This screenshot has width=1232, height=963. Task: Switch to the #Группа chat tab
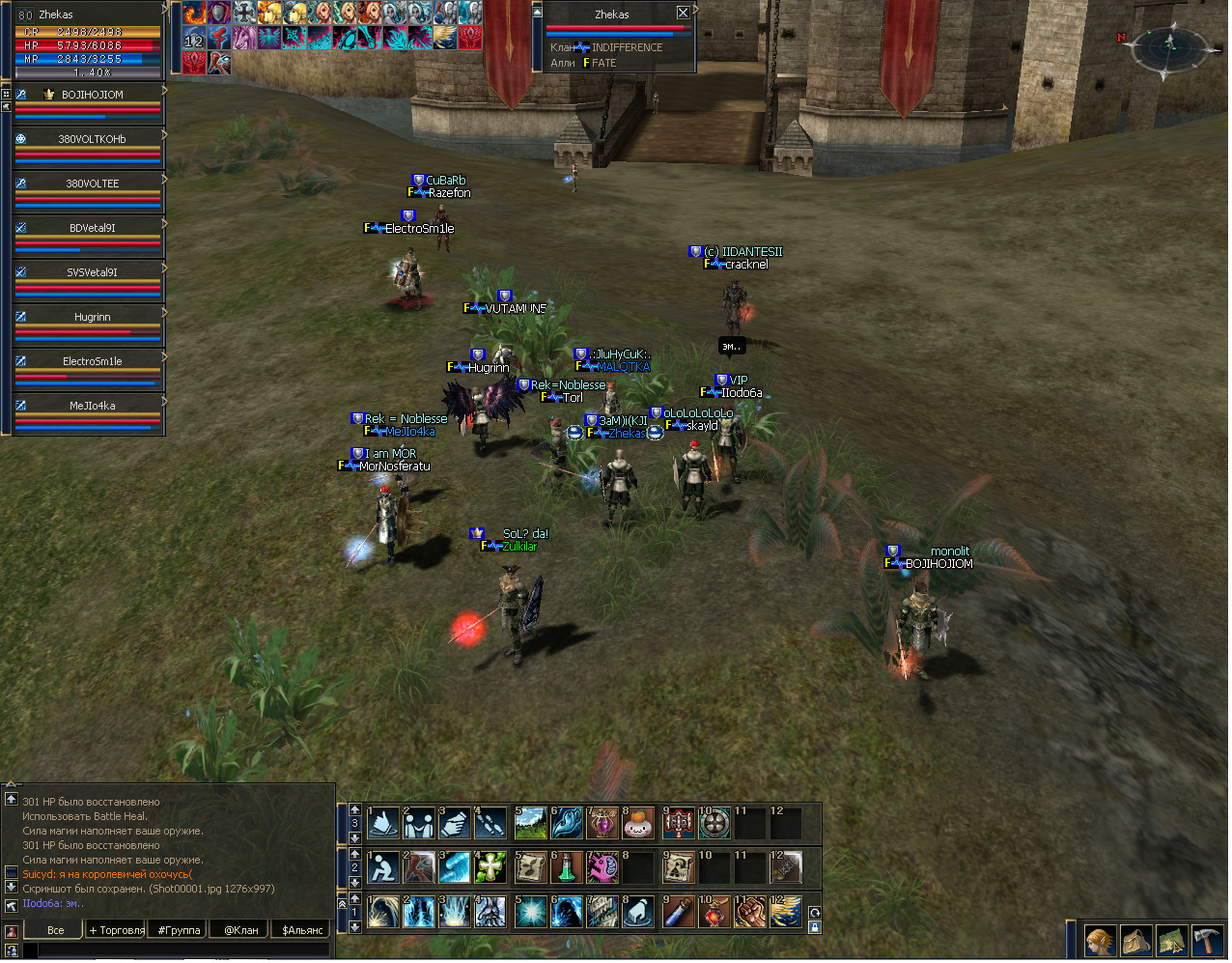180,930
